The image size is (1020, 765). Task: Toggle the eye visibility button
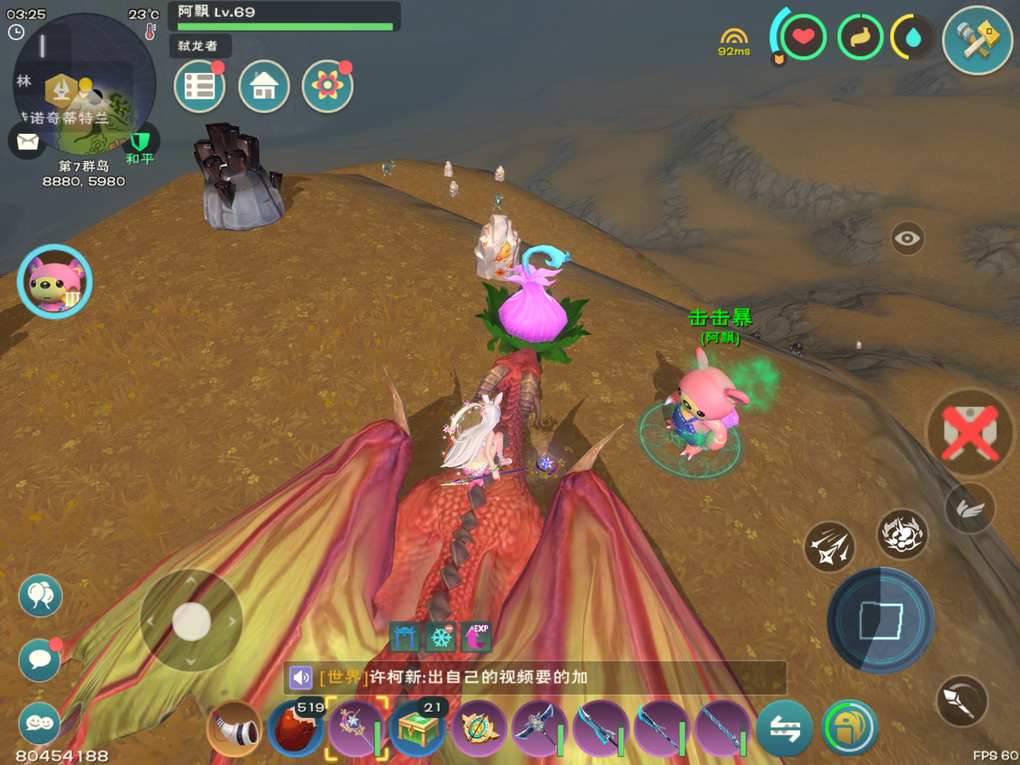click(907, 238)
